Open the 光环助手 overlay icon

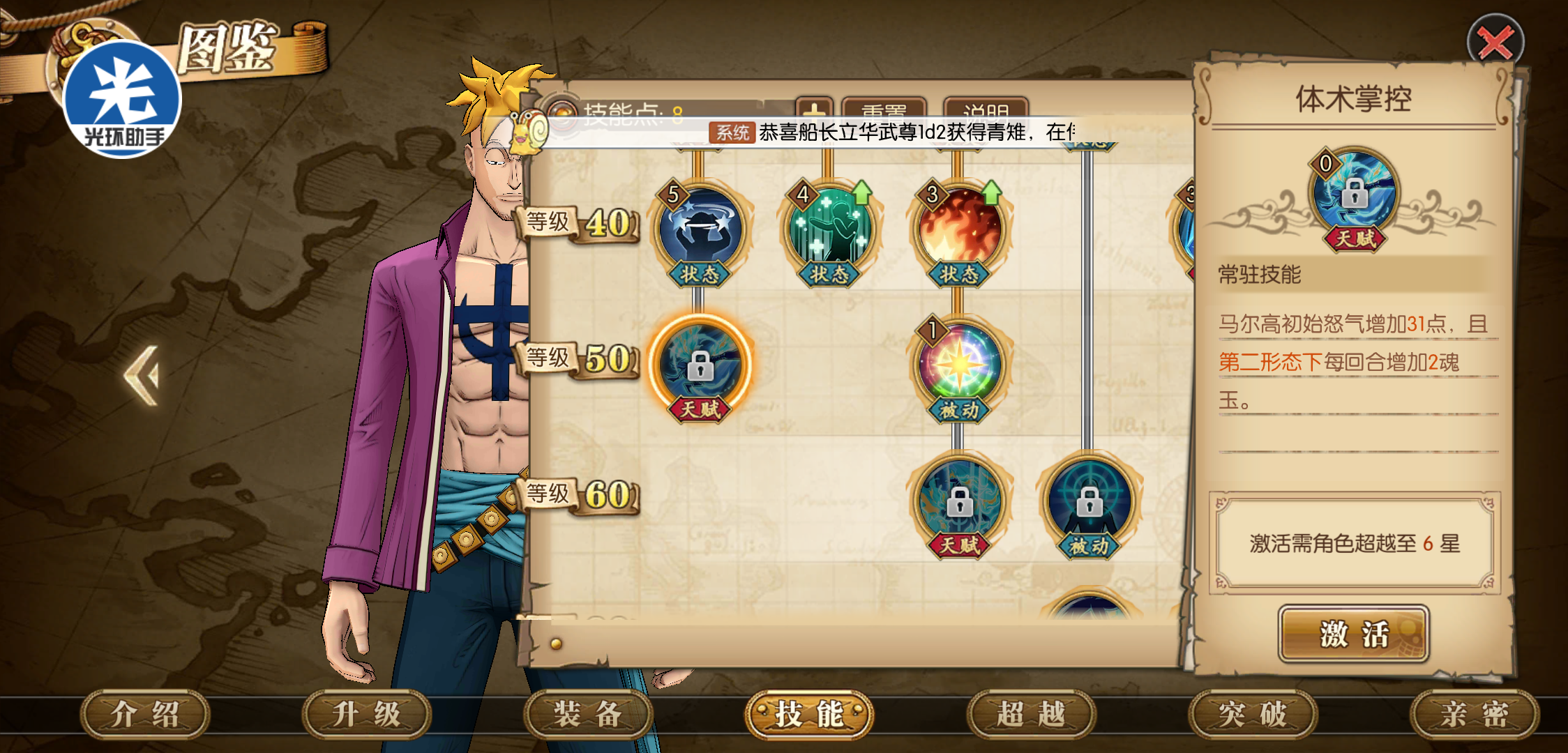pyautogui.click(x=122, y=99)
